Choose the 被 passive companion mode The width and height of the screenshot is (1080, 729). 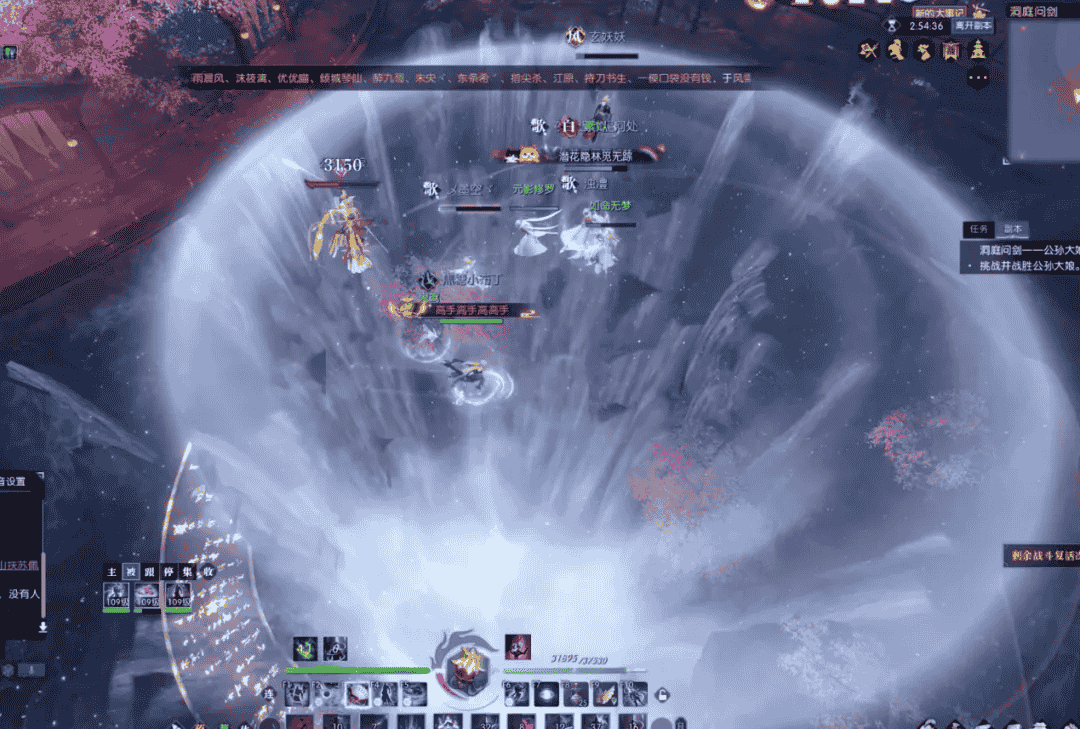tap(130, 571)
